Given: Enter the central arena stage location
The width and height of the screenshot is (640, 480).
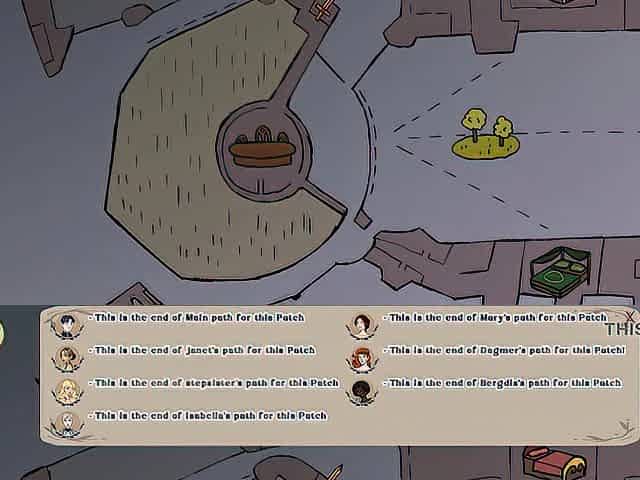Looking at the screenshot, I should [262, 151].
